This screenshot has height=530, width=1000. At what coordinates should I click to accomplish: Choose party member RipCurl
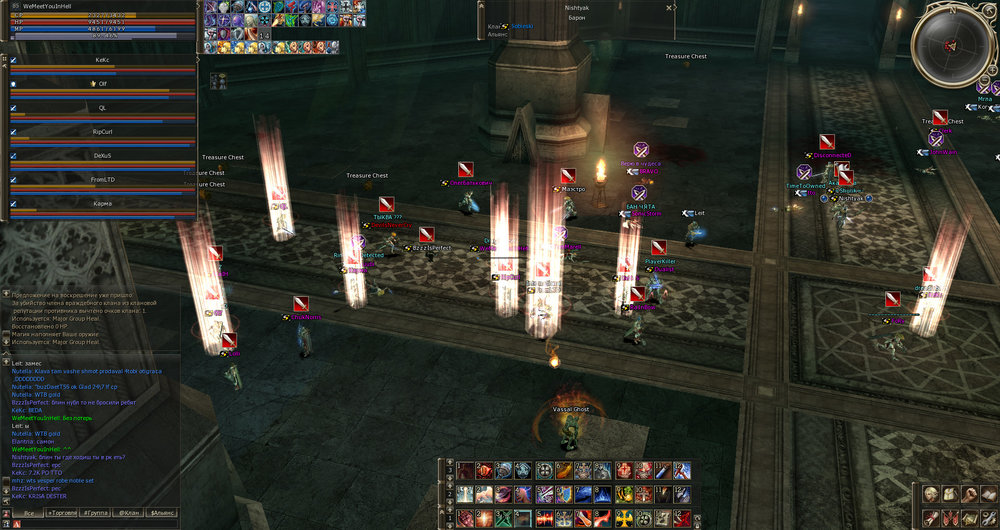(102, 132)
